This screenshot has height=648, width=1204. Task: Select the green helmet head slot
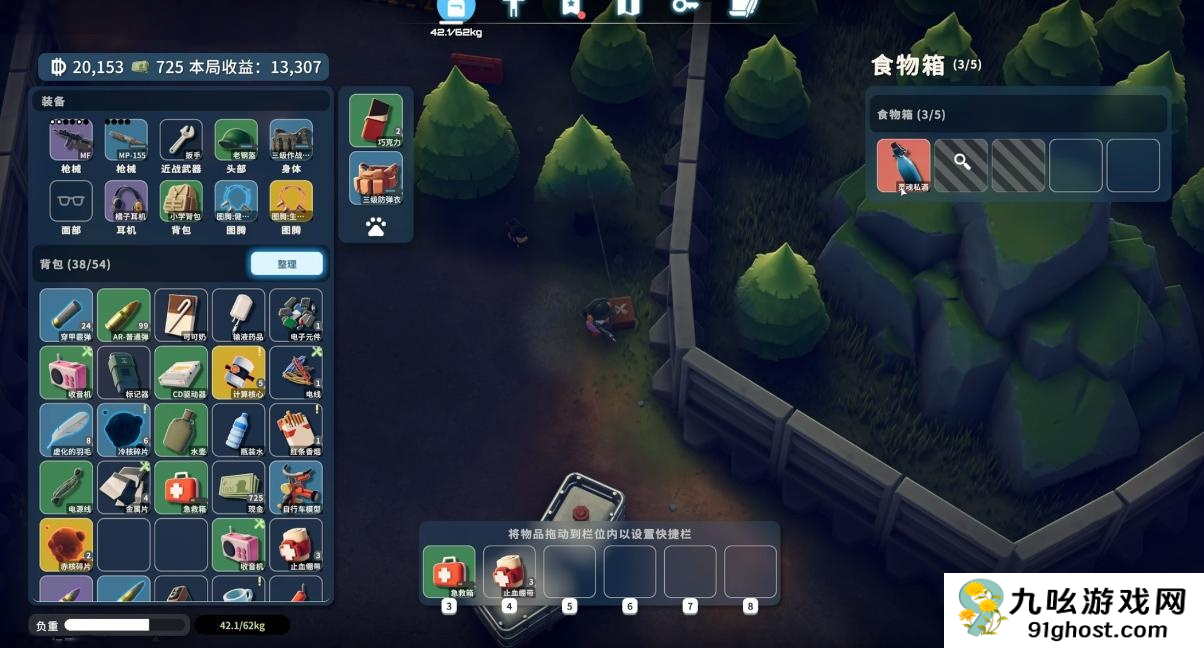236,141
